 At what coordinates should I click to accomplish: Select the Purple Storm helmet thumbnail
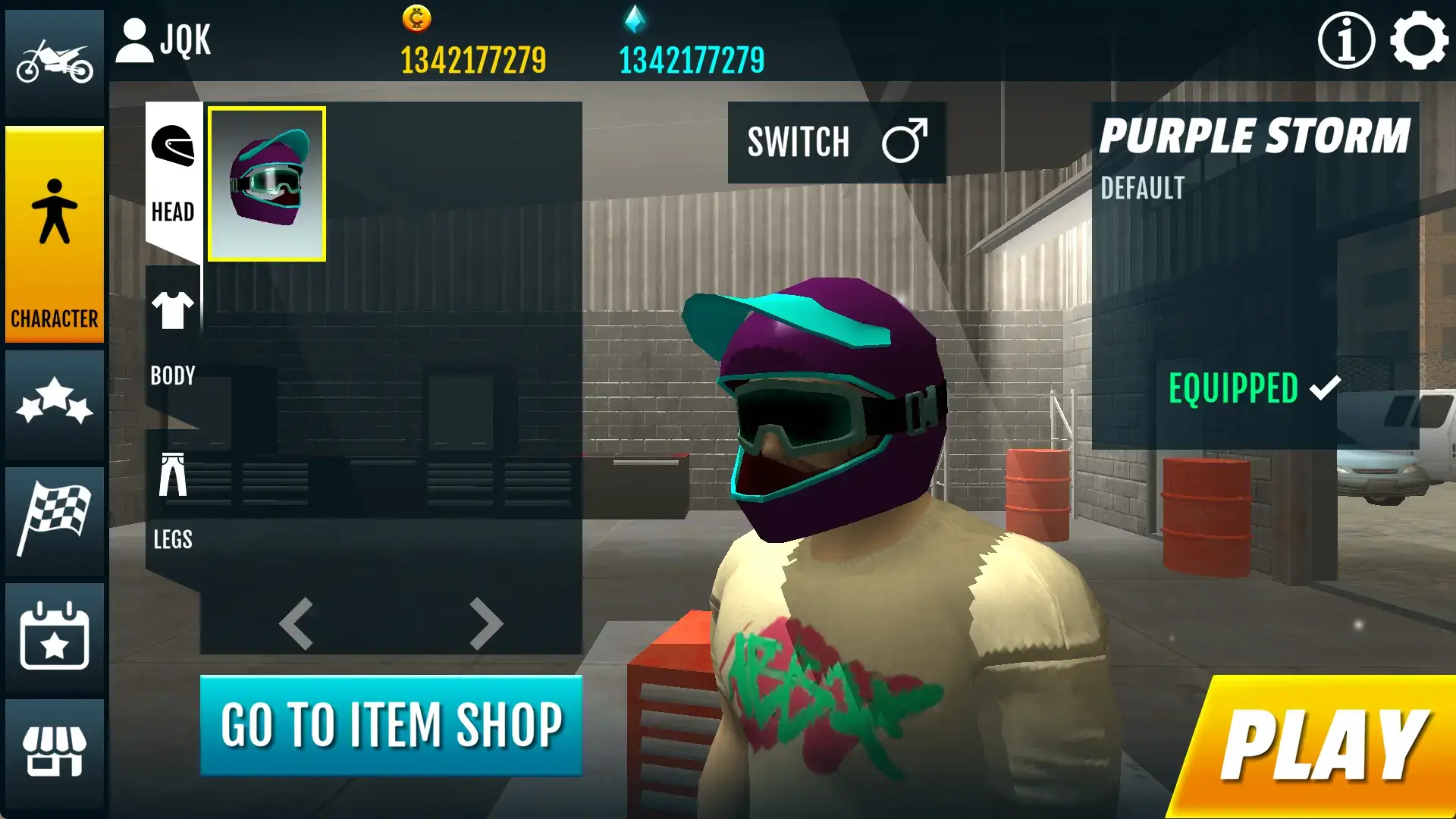[x=267, y=184]
